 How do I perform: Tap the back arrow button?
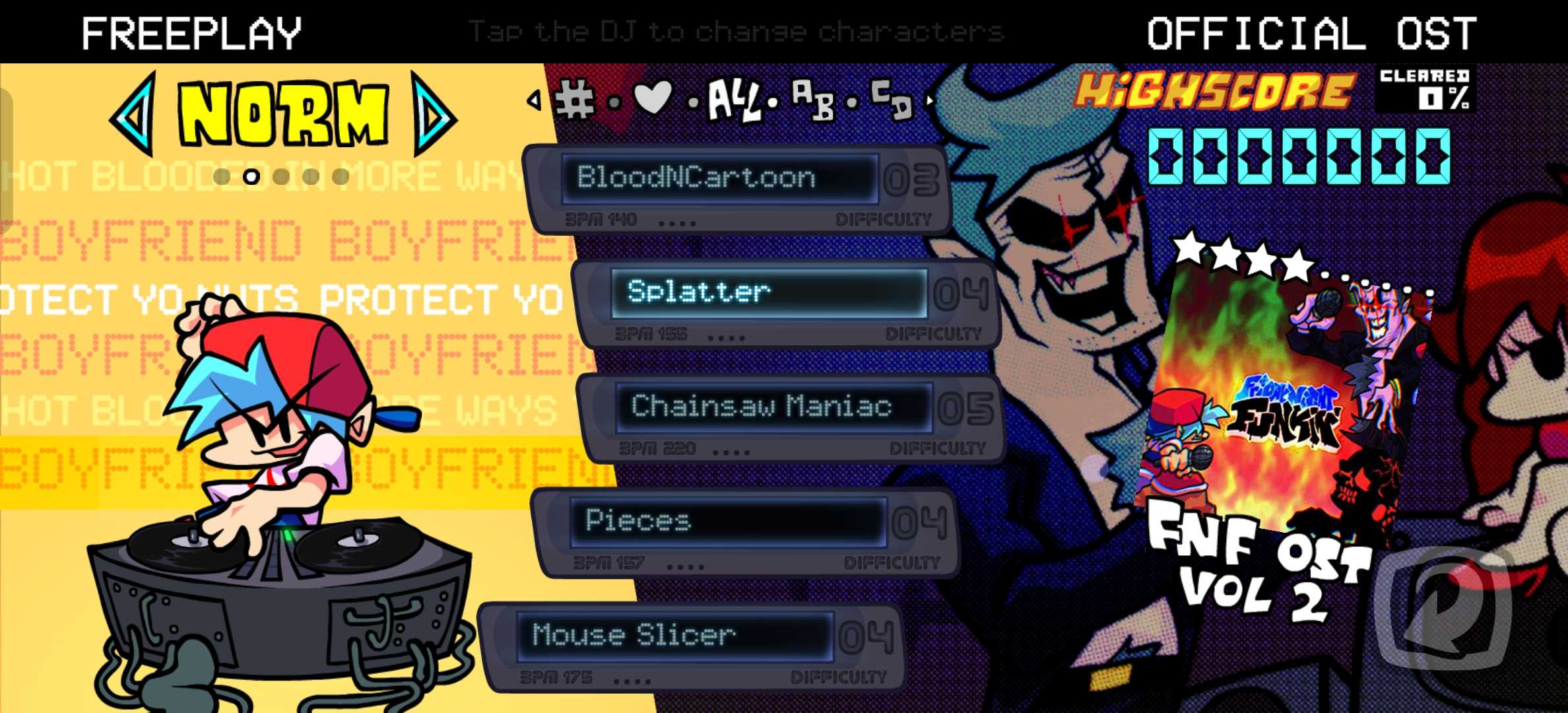[1445, 607]
